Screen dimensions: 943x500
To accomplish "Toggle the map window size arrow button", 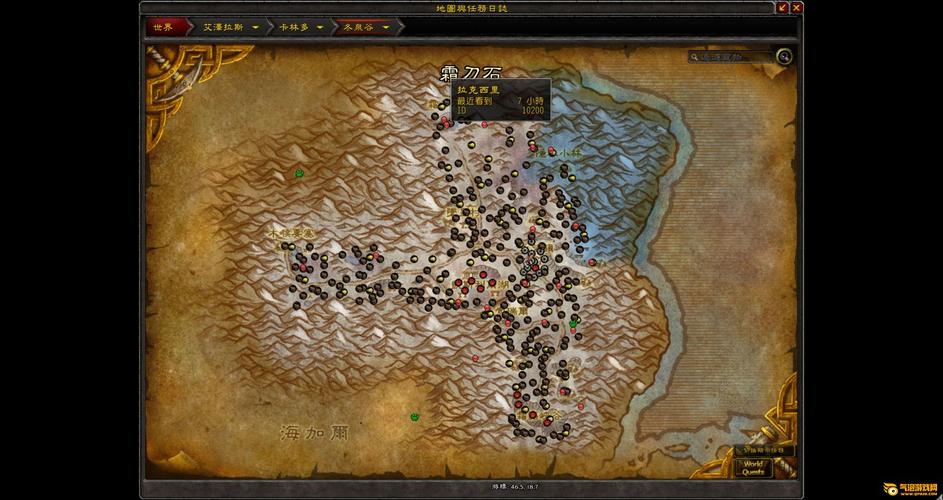I will [x=782, y=8].
